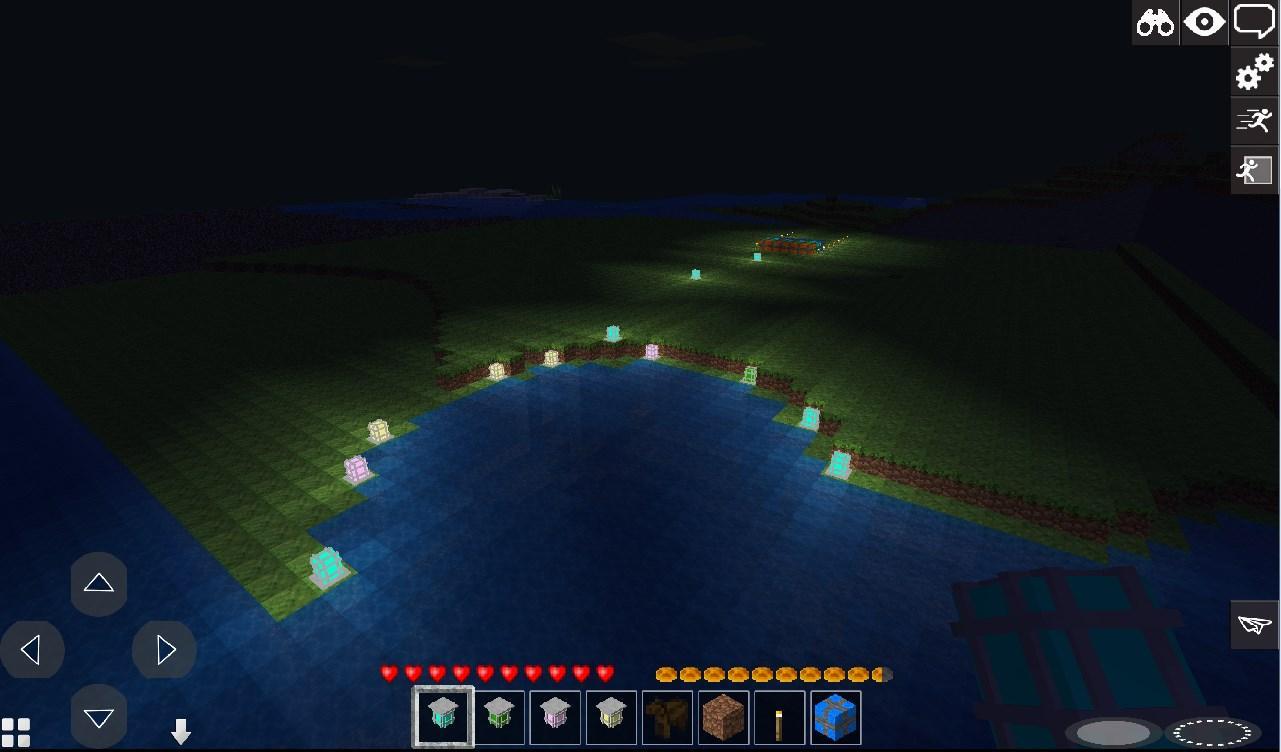The width and height of the screenshot is (1281, 752).
Task: Tap the walk mode figure icon
Action: point(1254,169)
